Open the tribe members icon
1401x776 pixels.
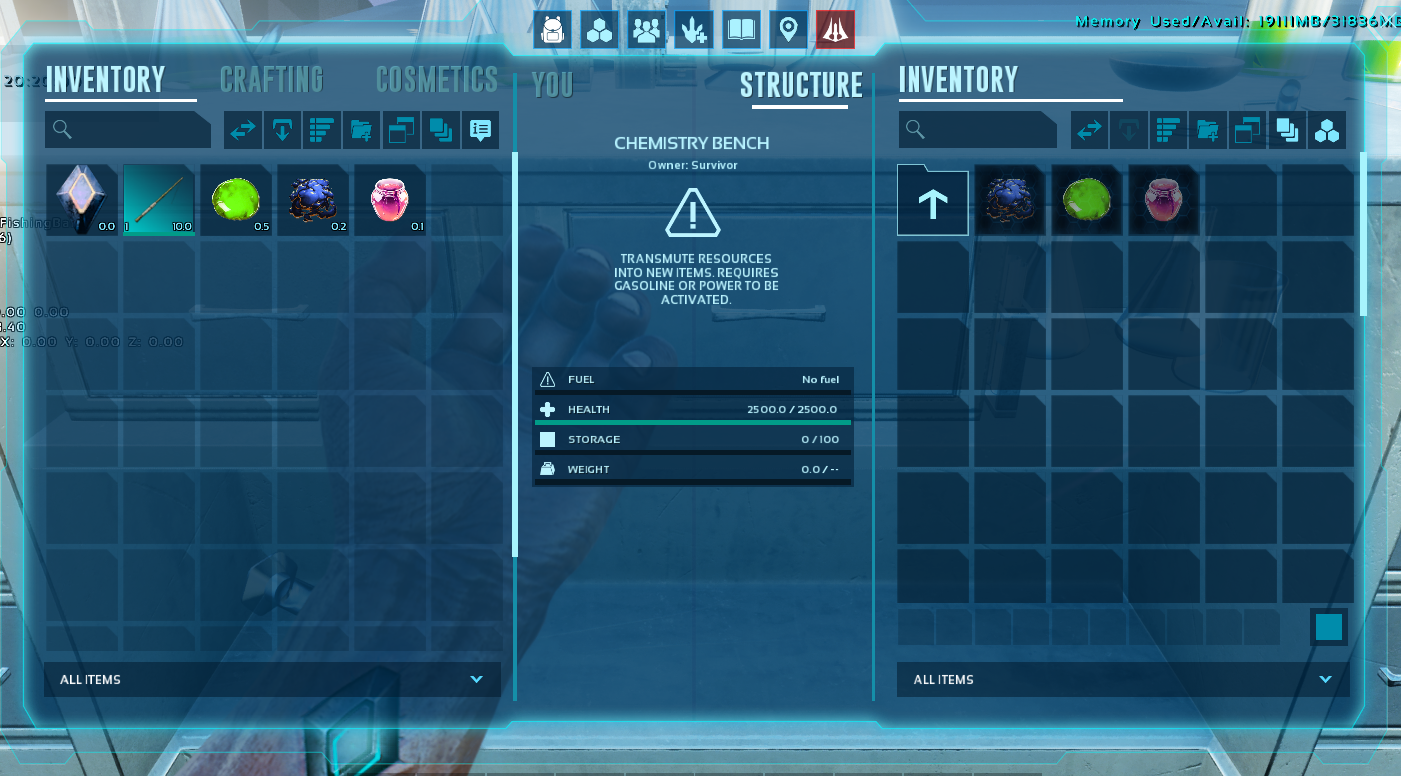pos(647,30)
